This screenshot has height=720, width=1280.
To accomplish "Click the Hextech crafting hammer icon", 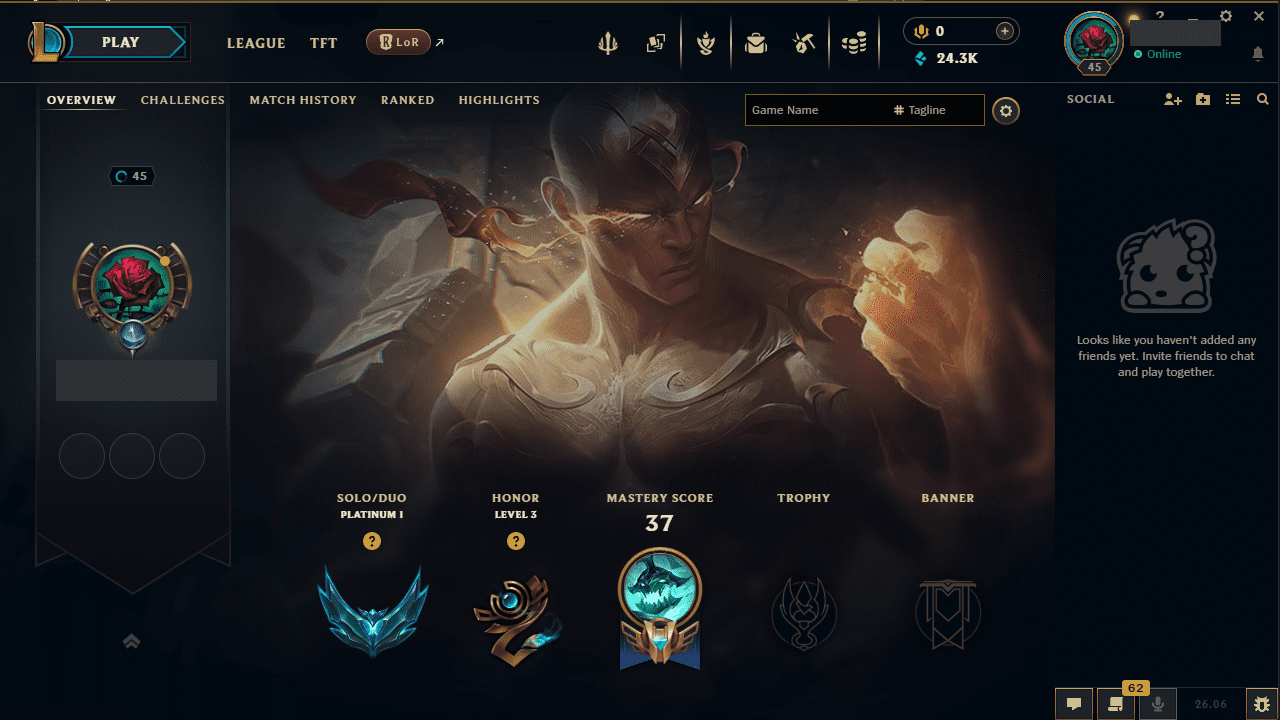I will (x=805, y=43).
